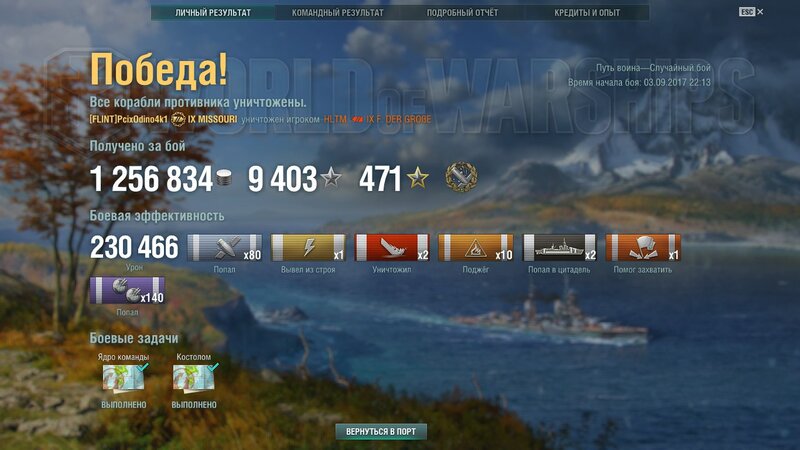
Task: Click the Вывел из строя ribbon
Action: (309, 247)
